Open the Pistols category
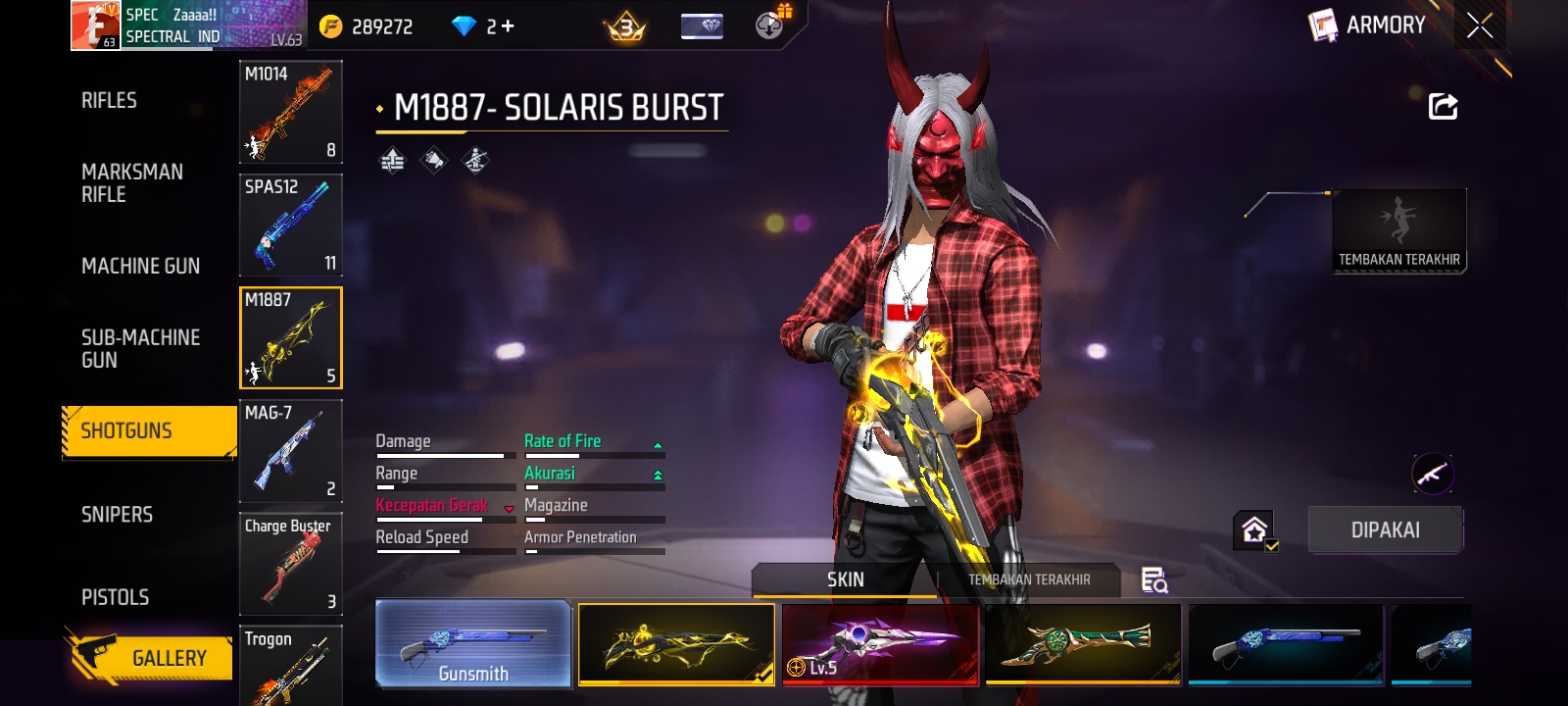The width and height of the screenshot is (1568, 706). [115, 597]
